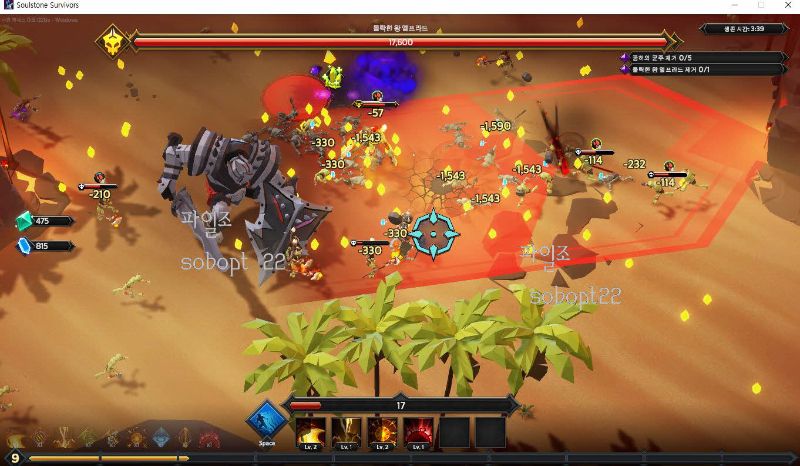The image size is (800, 466).
Task: Select the yellow lightning strike skill icon
Action: pos(346,432)
